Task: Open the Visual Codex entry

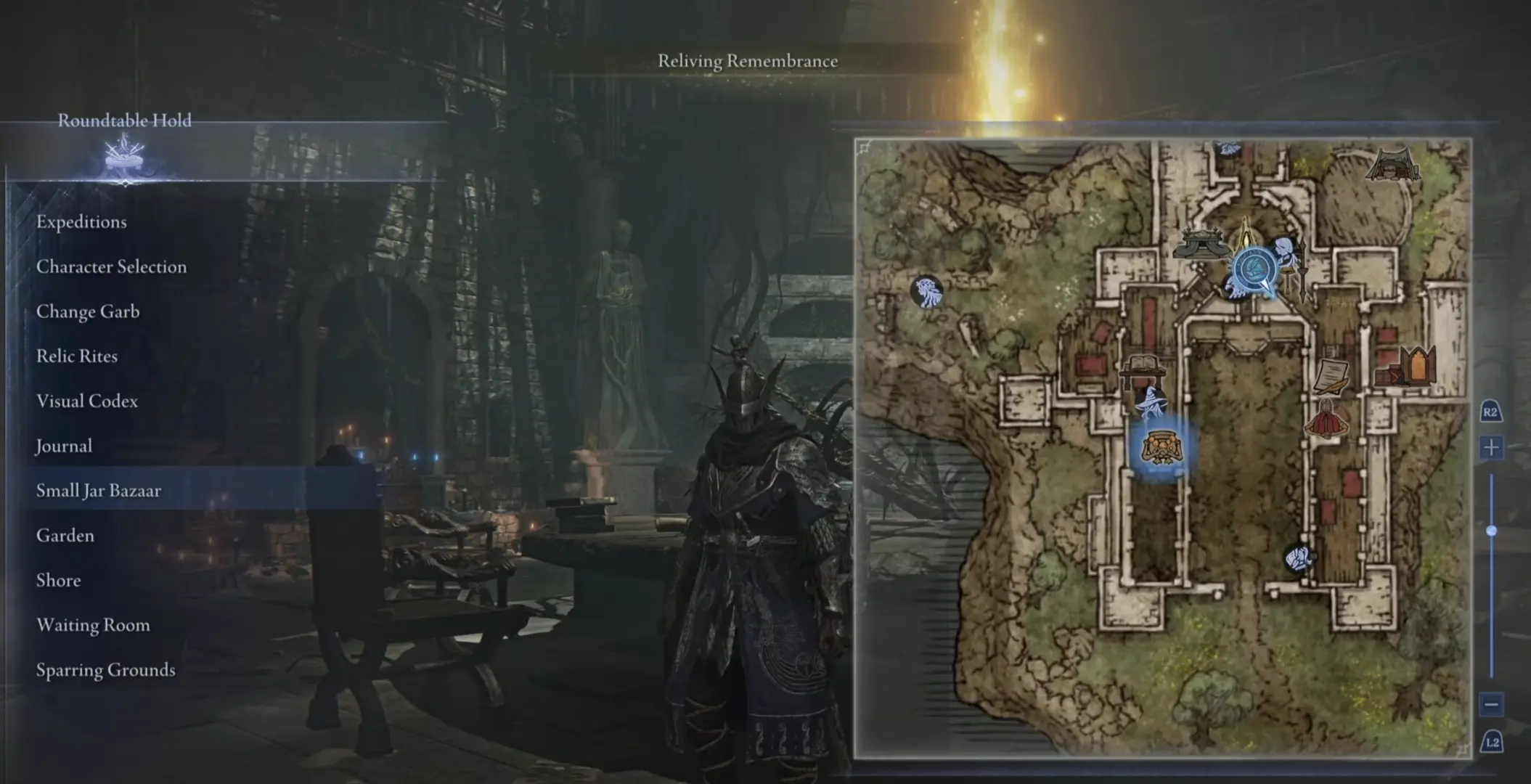Action: tap(87, 401)
